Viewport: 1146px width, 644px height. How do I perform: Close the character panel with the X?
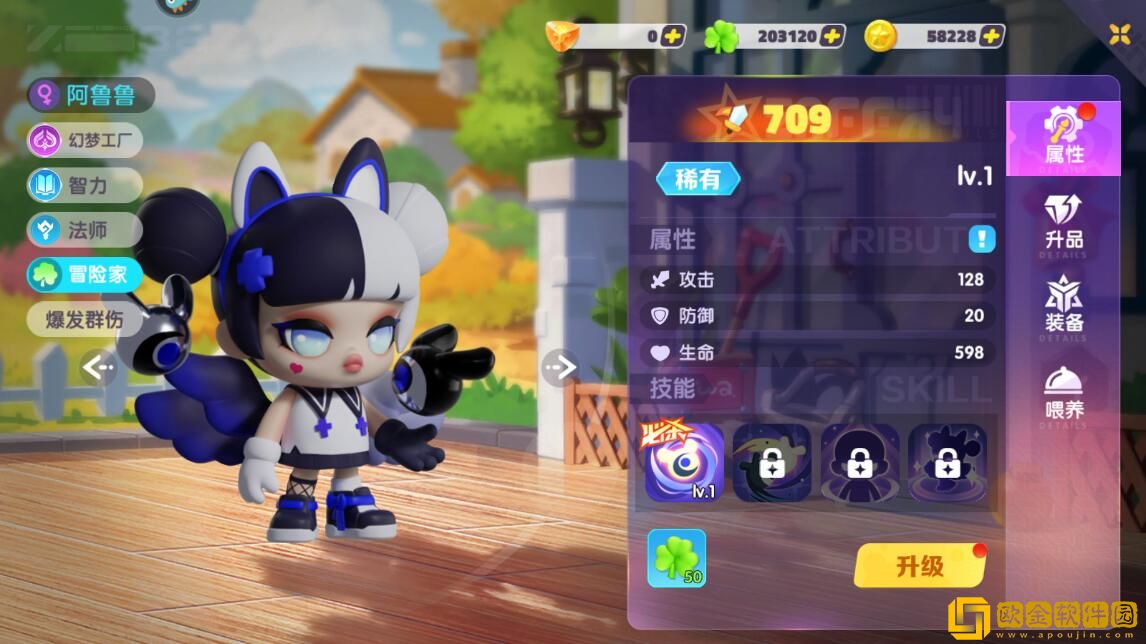point(1120,34)
